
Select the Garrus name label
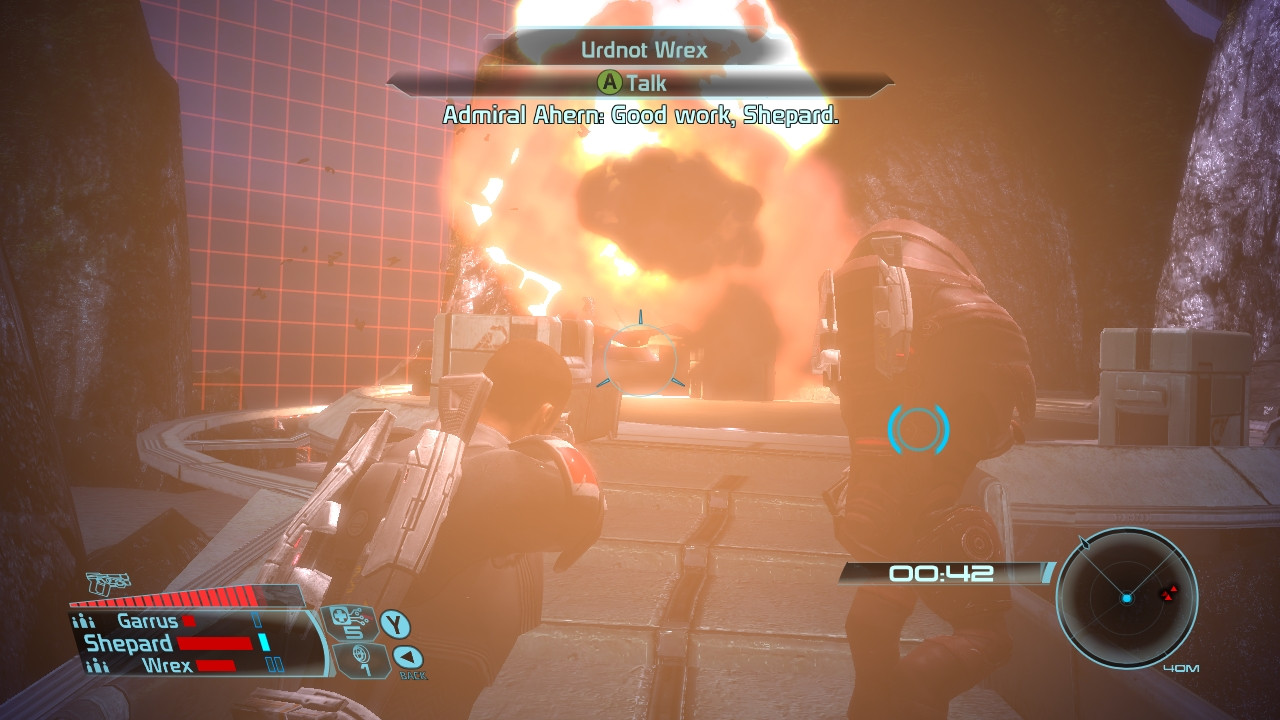point(148,620)
